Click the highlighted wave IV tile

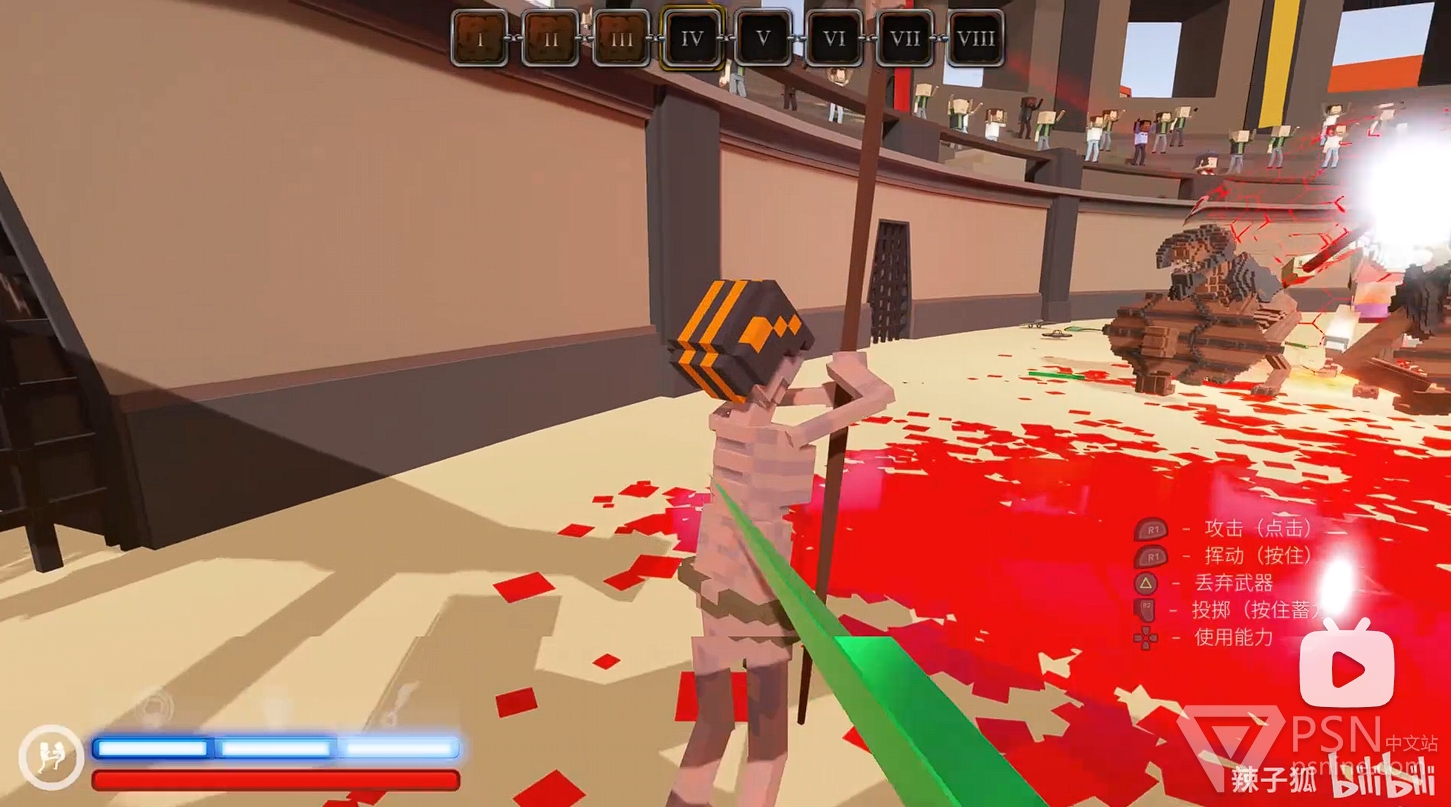point(692,38)
